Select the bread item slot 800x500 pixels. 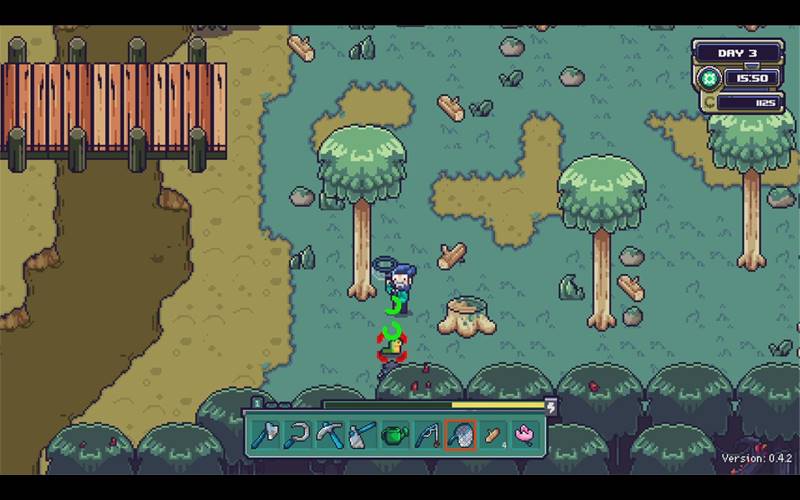coord(492,435)
